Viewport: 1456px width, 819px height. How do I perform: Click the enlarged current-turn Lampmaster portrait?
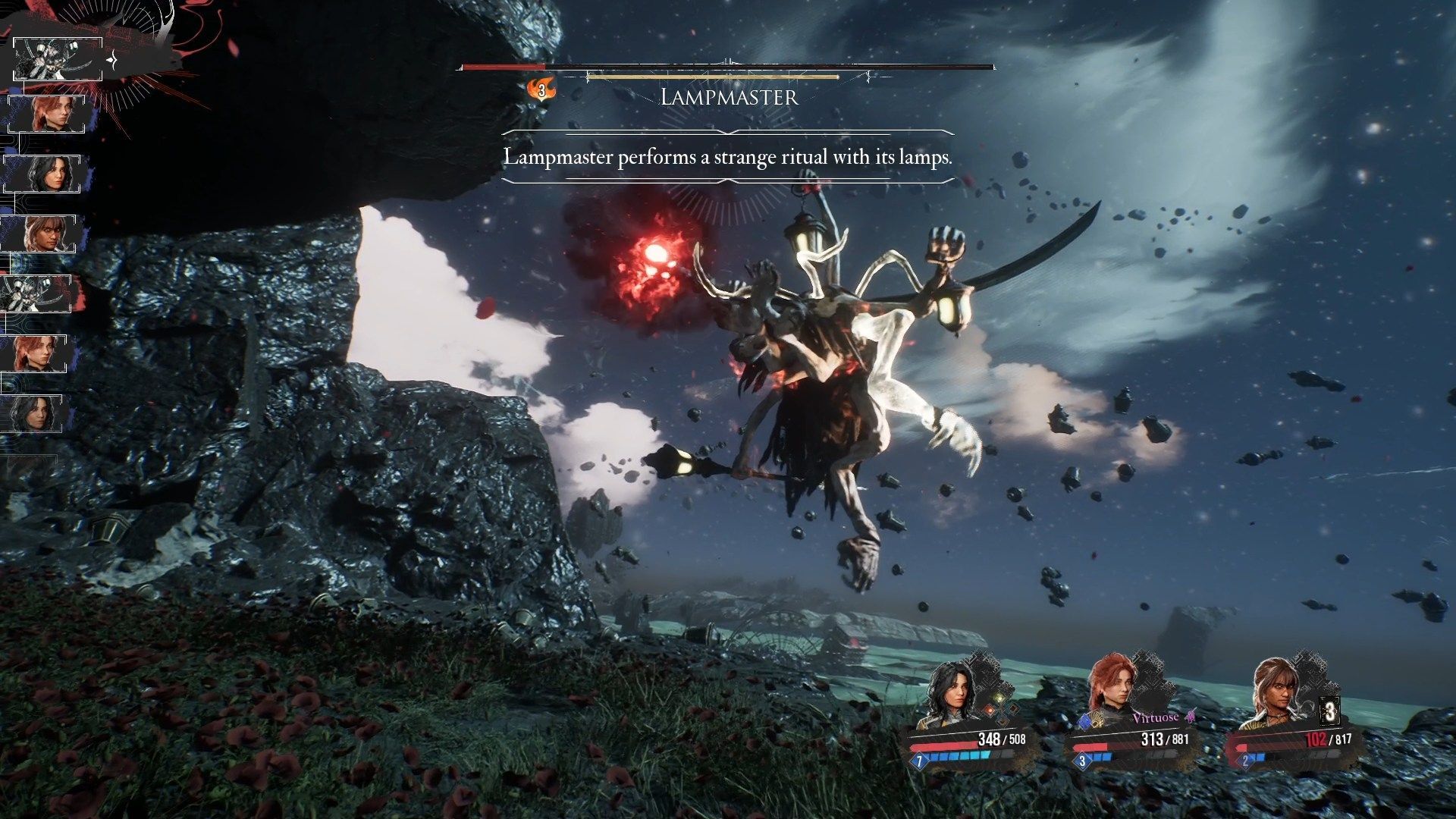[x=58, y=59]
